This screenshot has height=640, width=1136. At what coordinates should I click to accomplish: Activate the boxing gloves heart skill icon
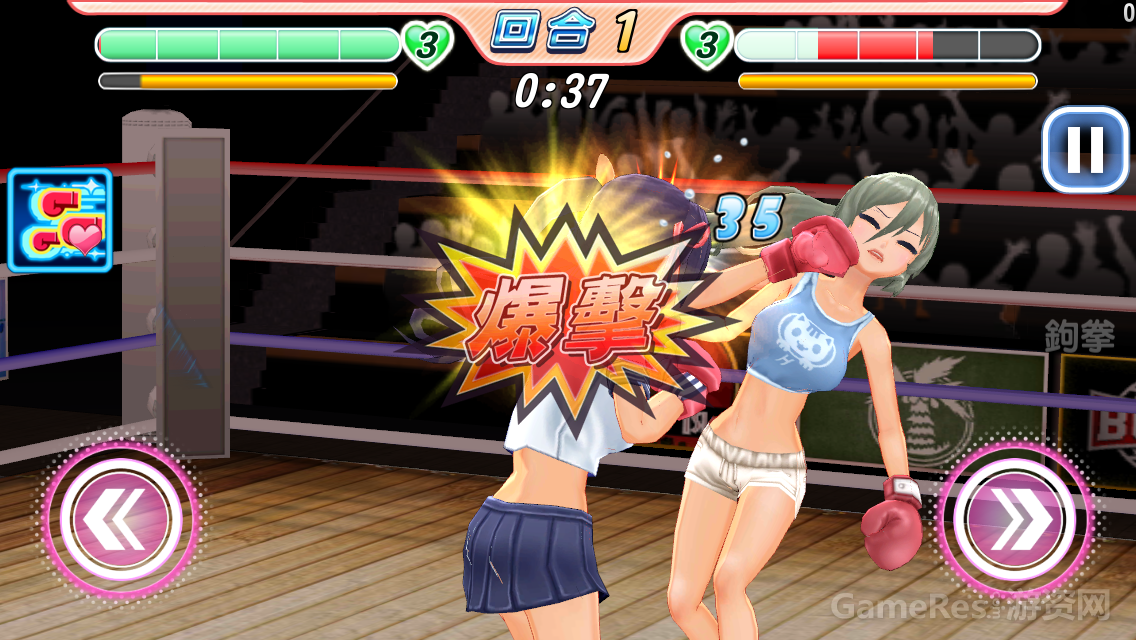59,220
